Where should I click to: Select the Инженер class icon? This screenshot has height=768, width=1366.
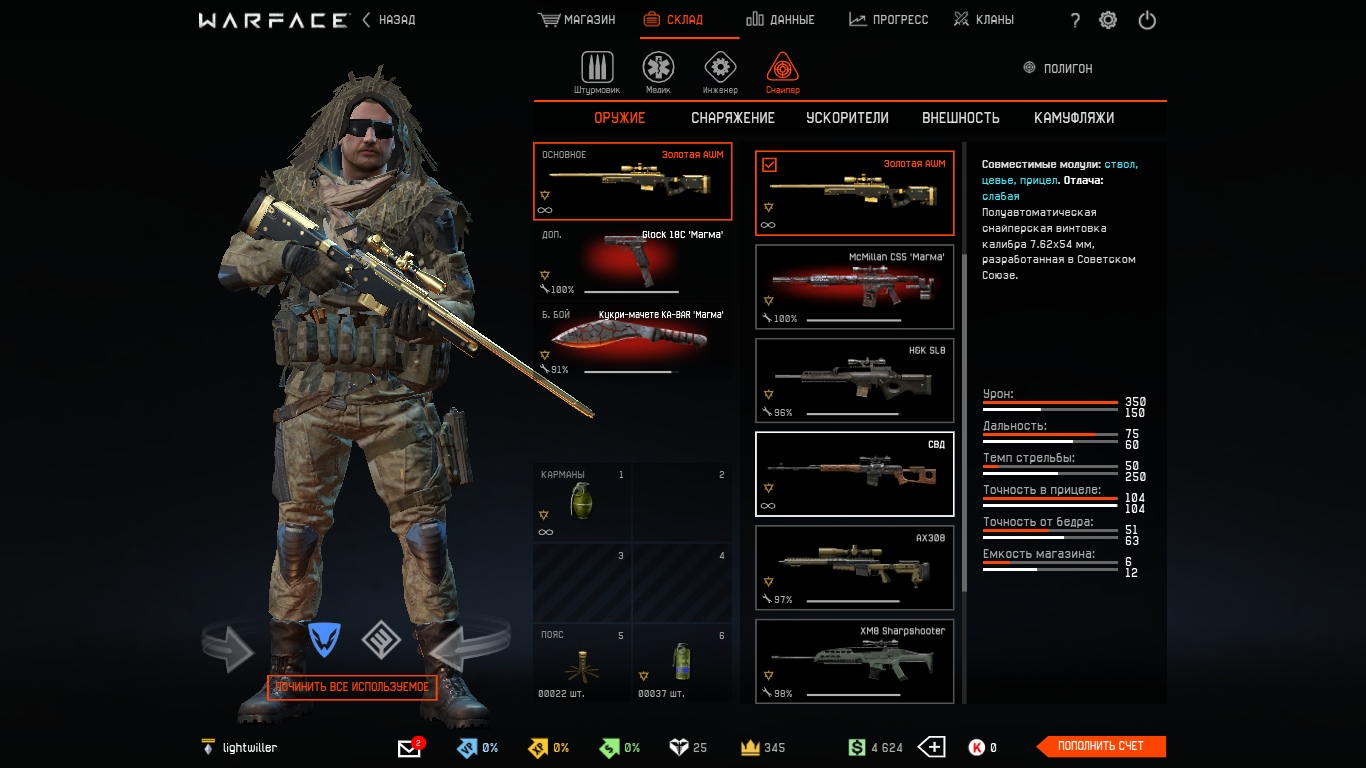point(720,67)
